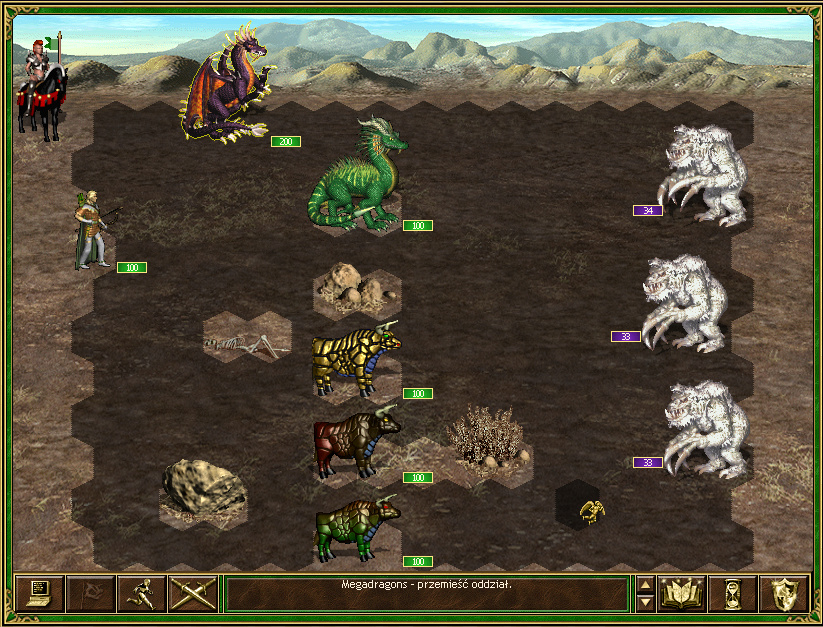Click the surrender flag button

pyautogui.click(x=91, y=593)
